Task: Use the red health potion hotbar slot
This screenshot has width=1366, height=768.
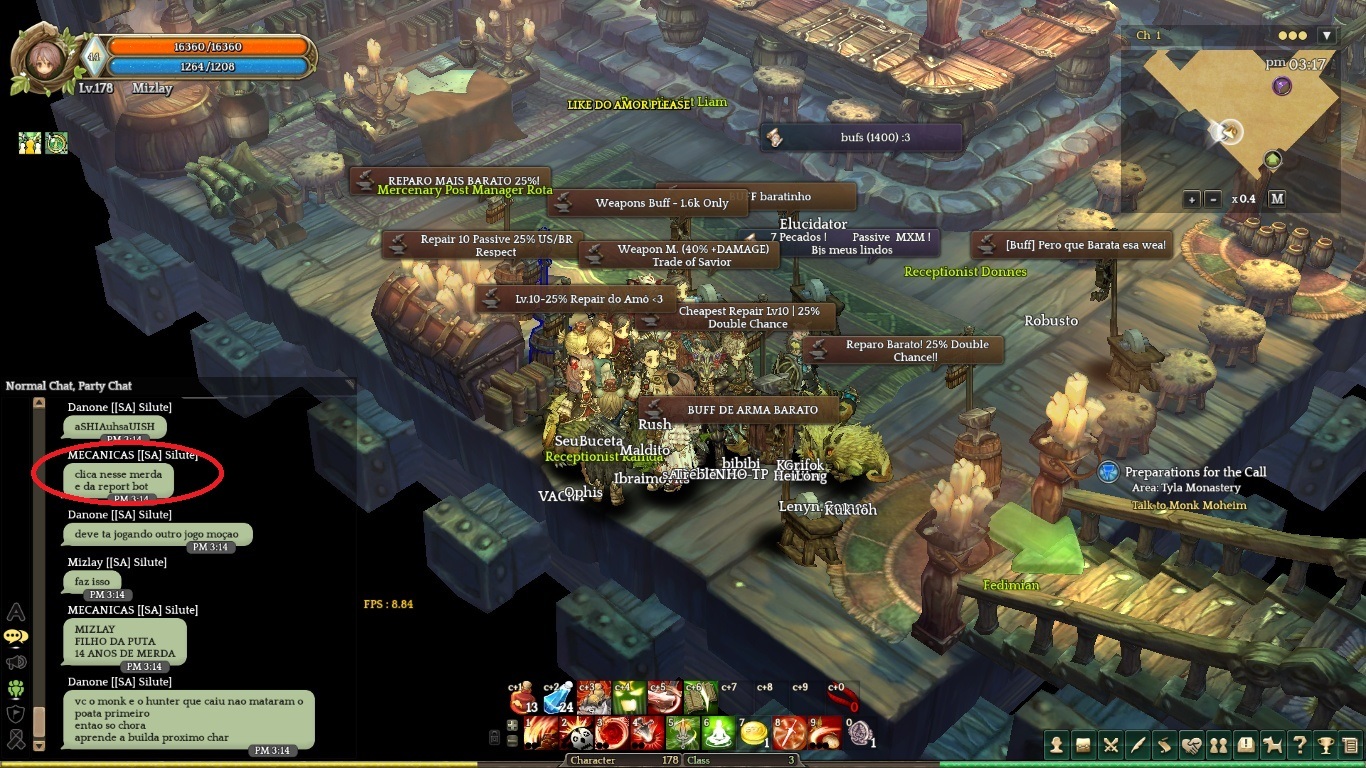Action: click(524, 698)
